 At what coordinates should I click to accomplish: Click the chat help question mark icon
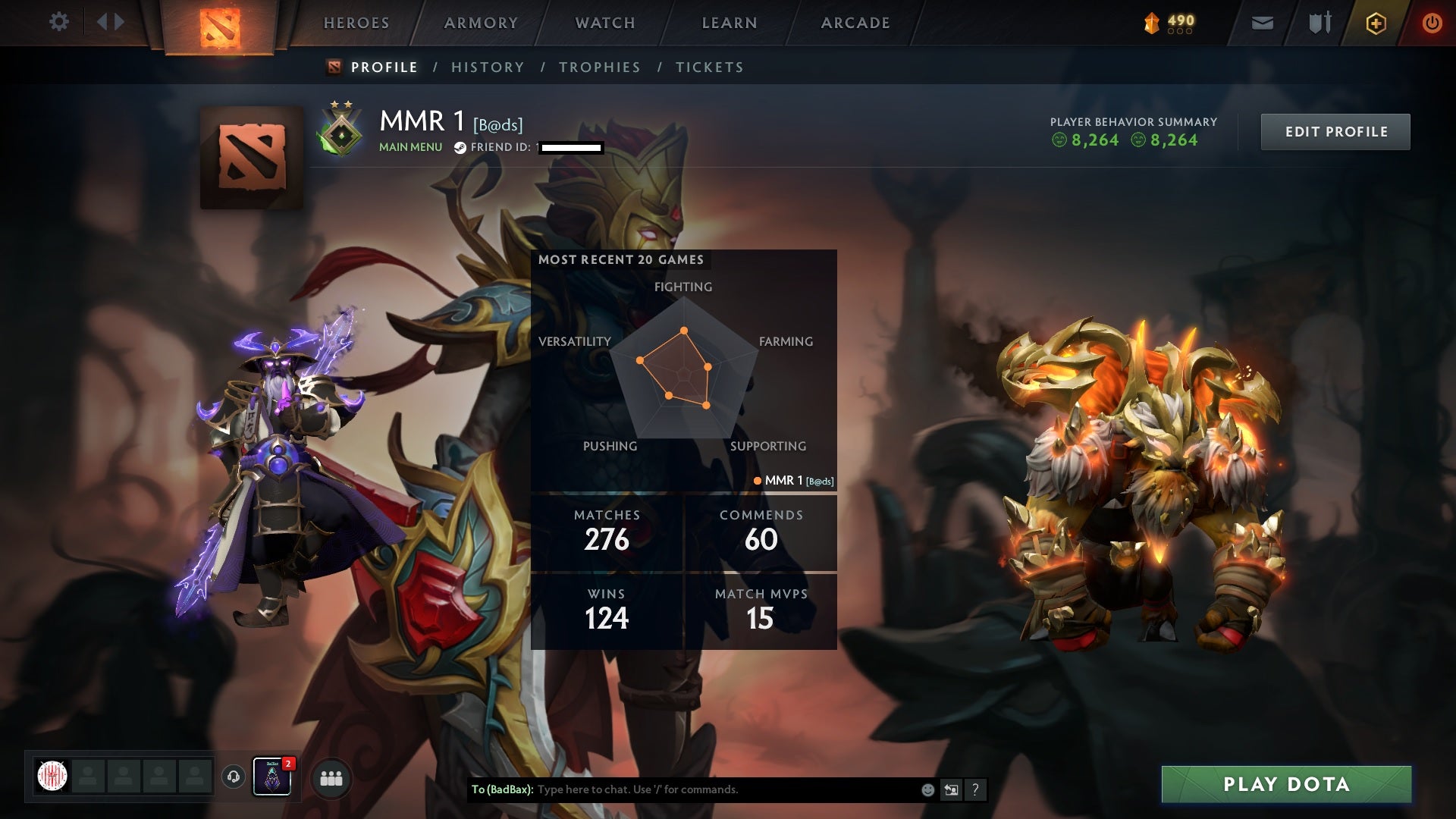(975, 789)
